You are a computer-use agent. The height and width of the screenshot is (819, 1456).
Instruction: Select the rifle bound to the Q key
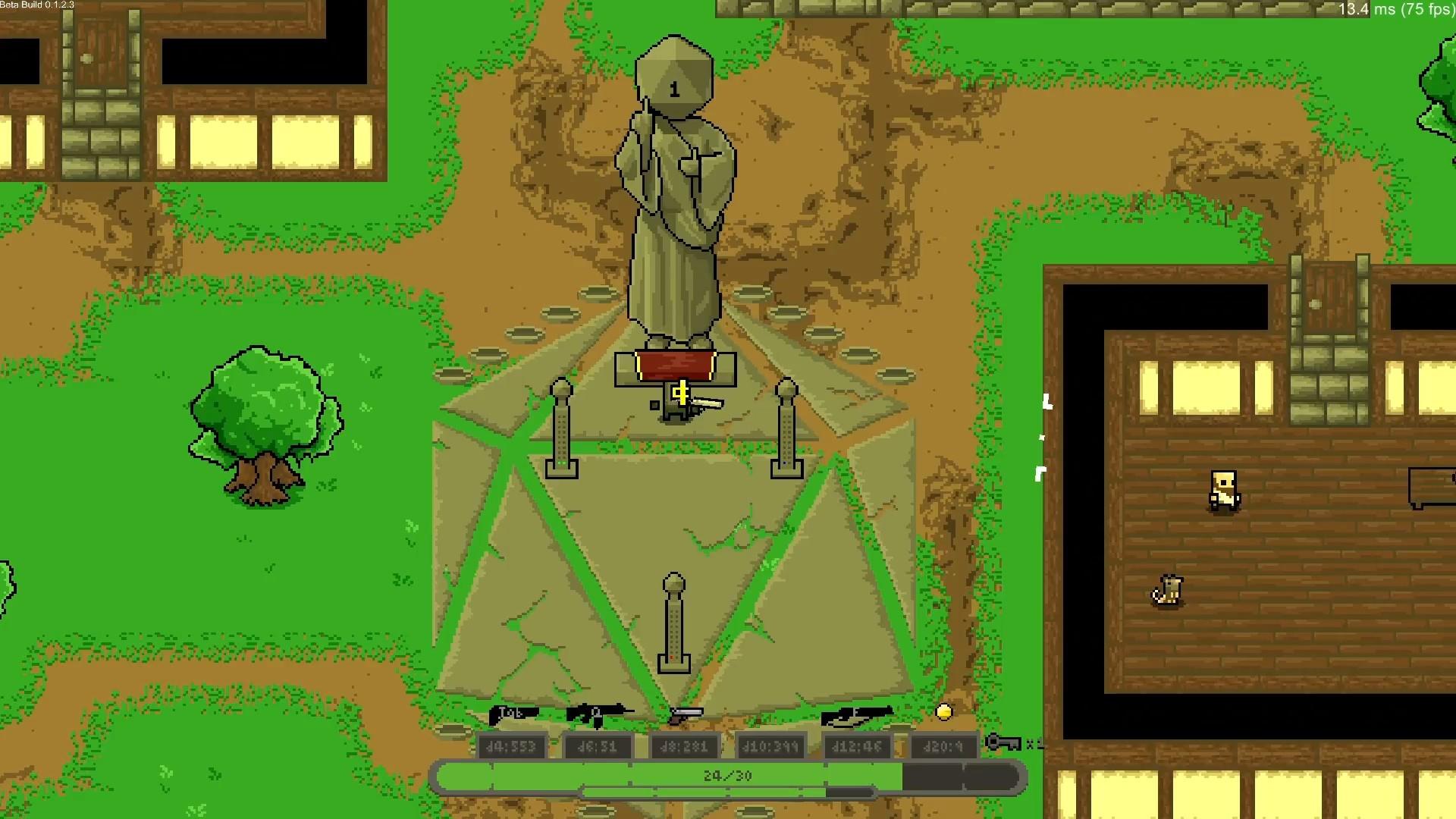[x=599, y=713]
